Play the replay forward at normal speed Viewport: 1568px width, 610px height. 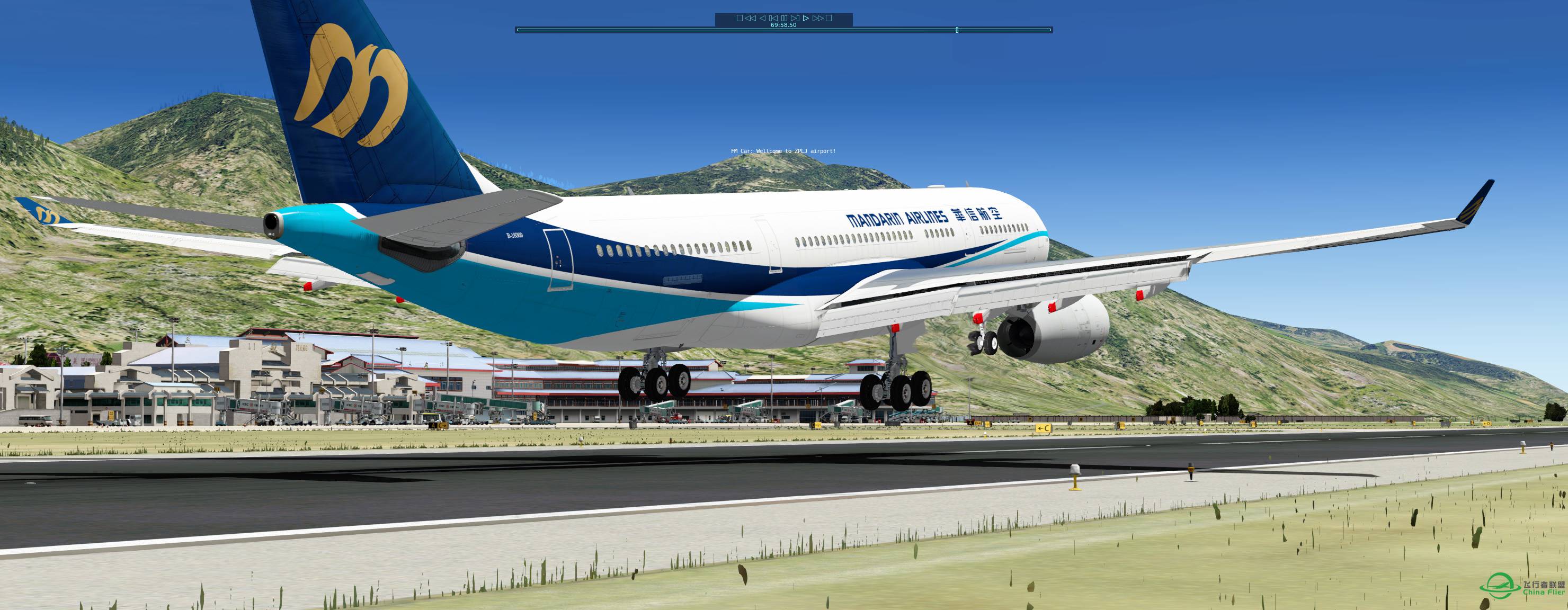click(x=806, y=18)
